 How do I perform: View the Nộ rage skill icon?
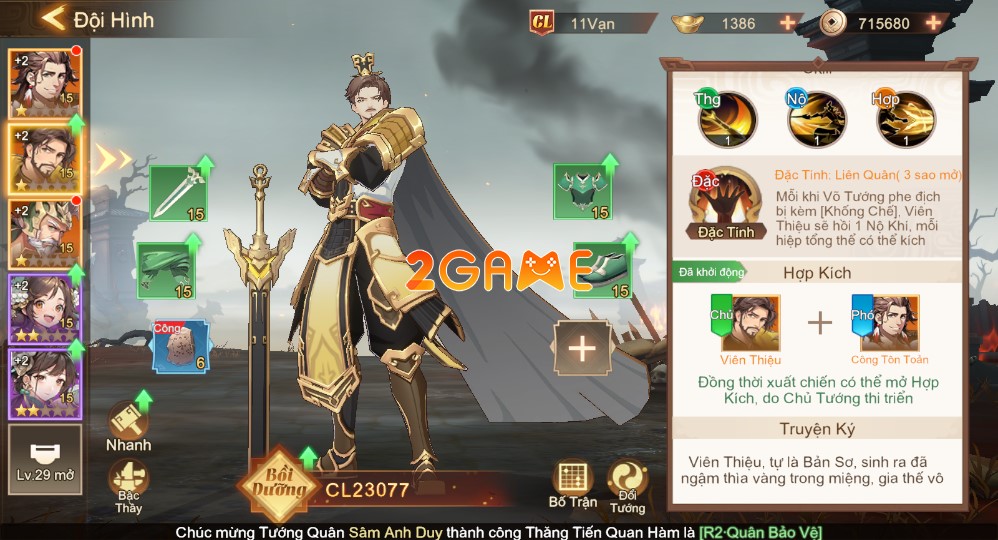click(816, 120)
